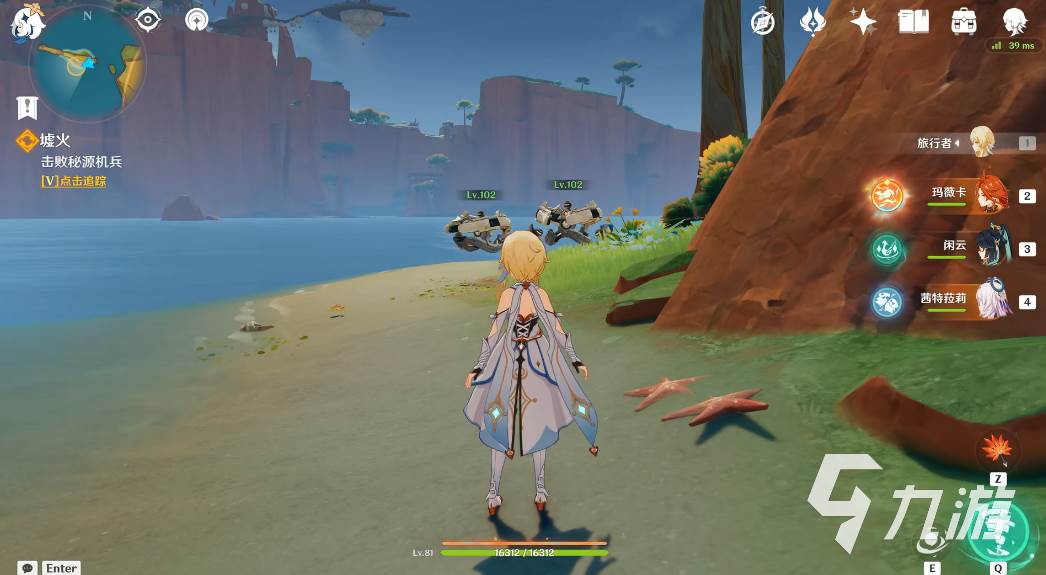This screenshot has height=575, width=1046.
Task: Toggle the elemental sight eye icon
Action: tap(148, 19)
